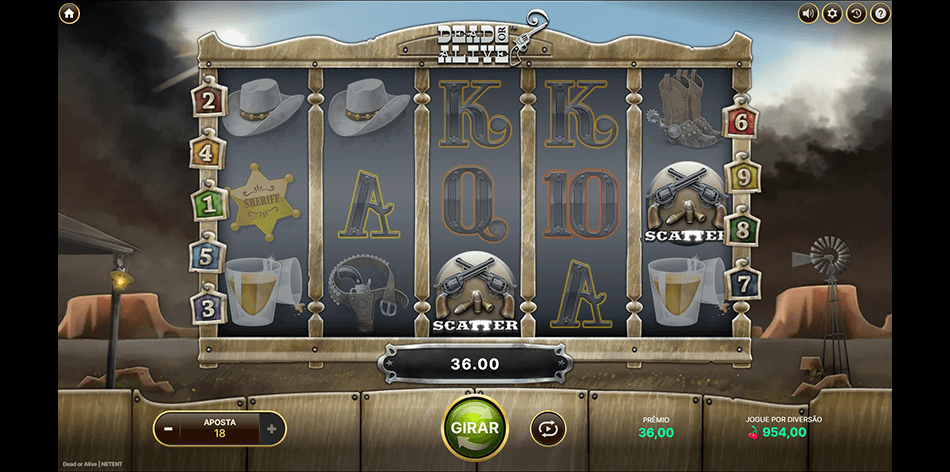Decrease the bet with the minus button

pyautogui.click(x=168, y=429)
